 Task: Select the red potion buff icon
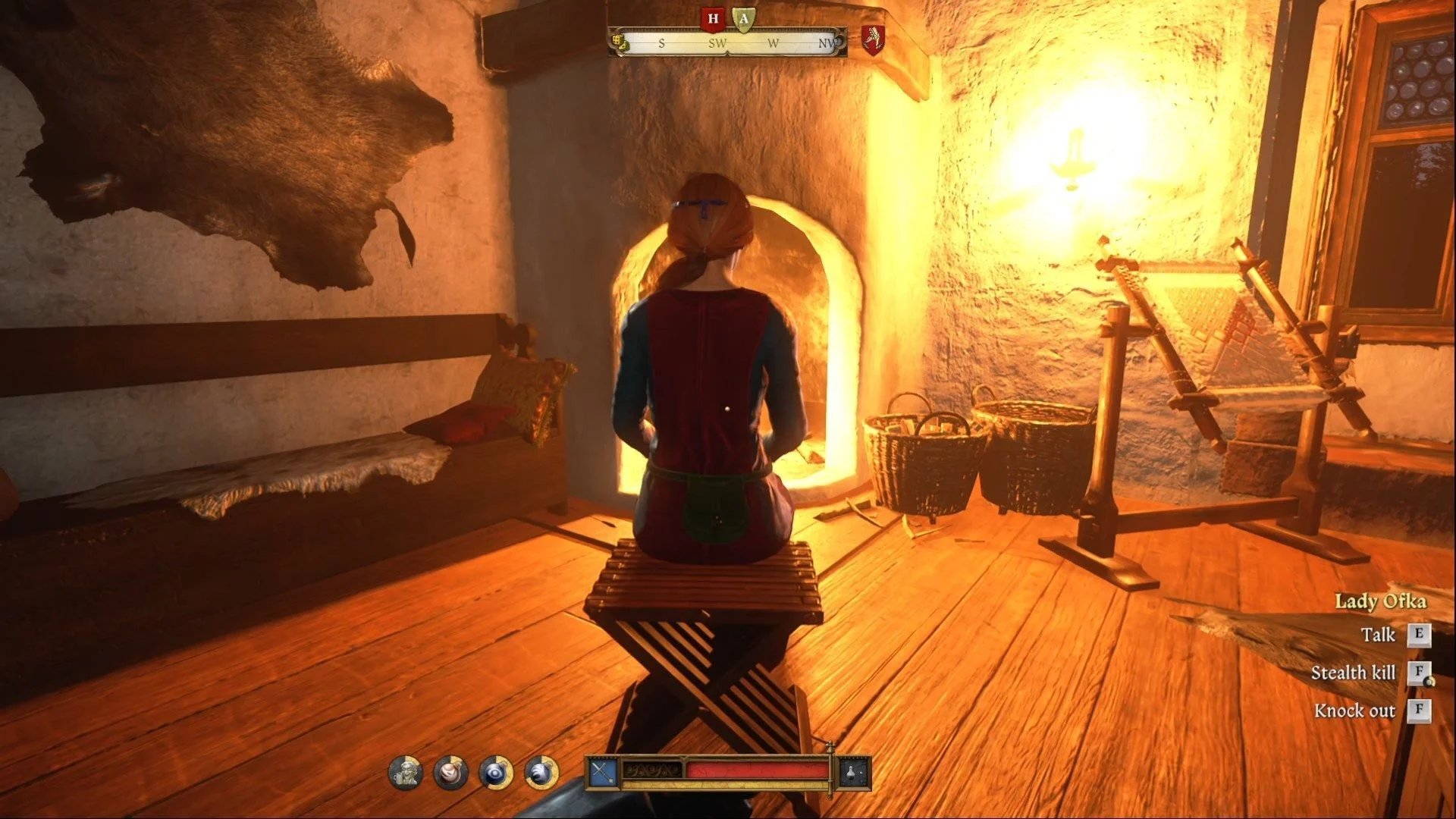(450, 773)
